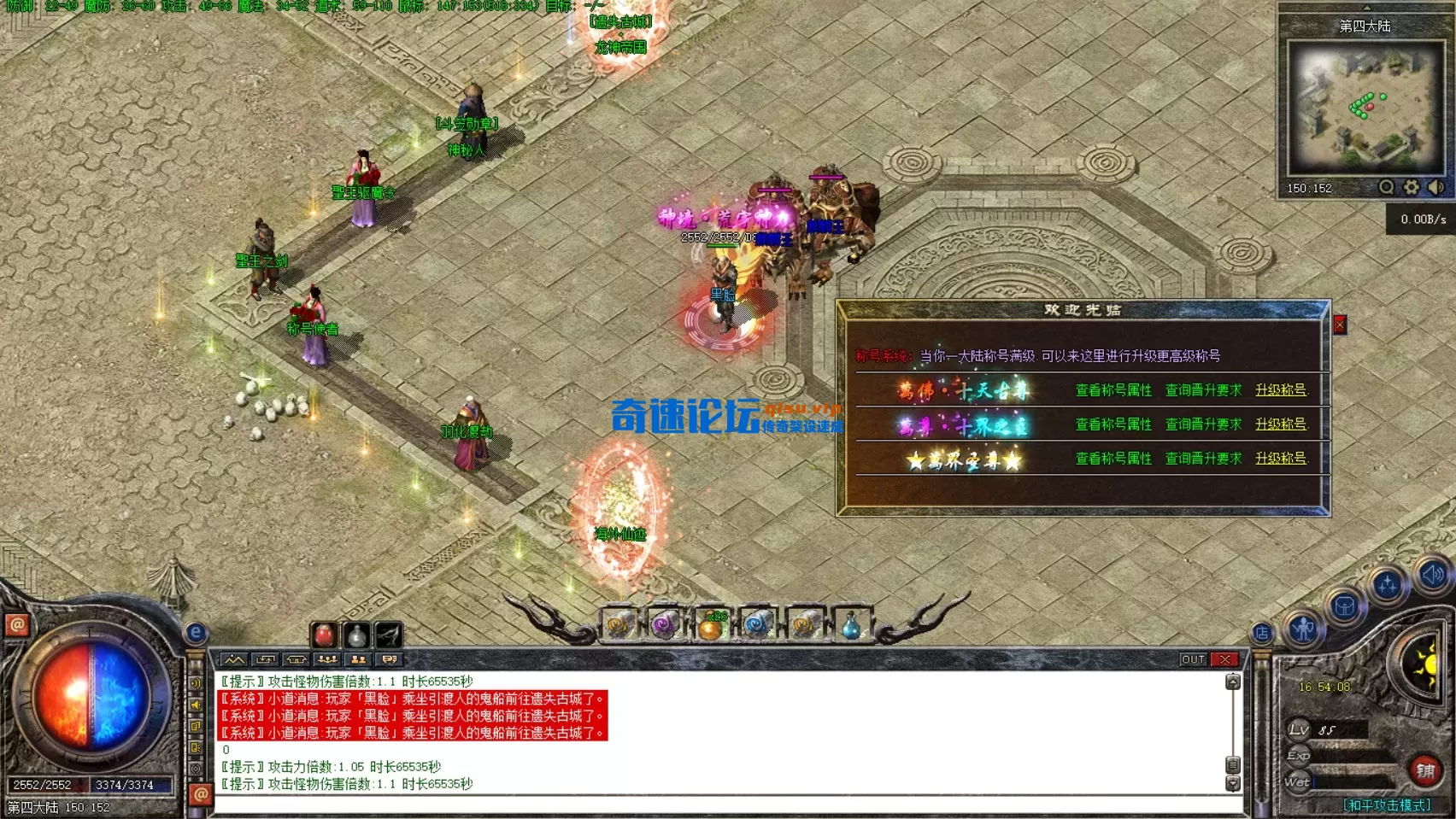Switch the 和平攻击模式 attack mode
The height and width of the screenshot is (819, 1456).
click(1387, 804)
